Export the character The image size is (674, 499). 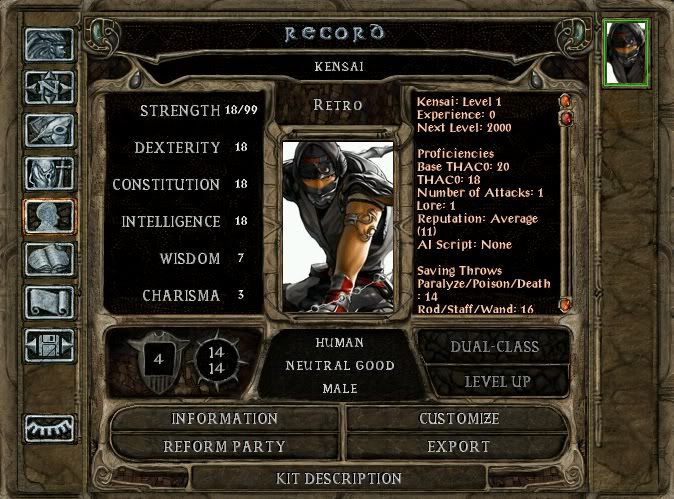point(459,446)
